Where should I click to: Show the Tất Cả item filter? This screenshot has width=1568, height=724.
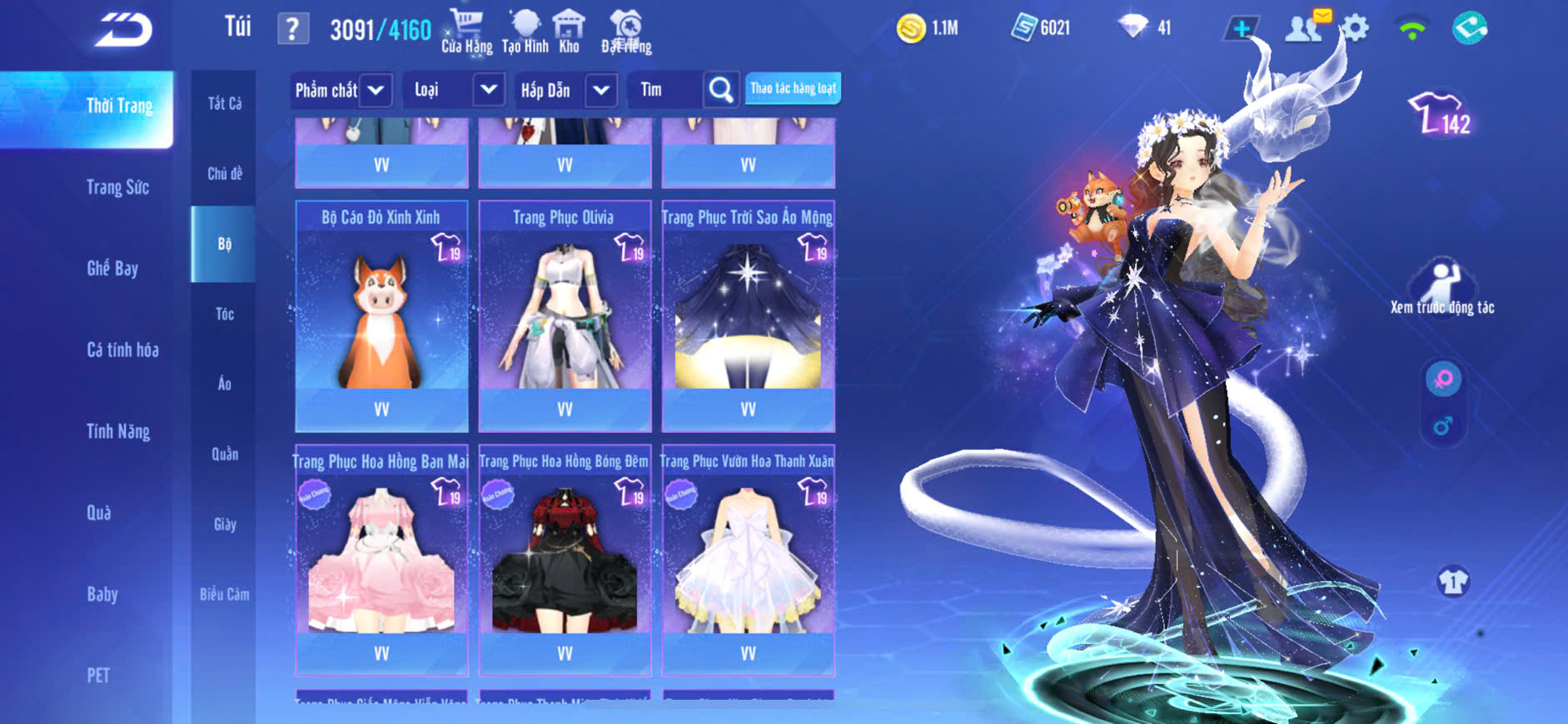coord(224,103)
